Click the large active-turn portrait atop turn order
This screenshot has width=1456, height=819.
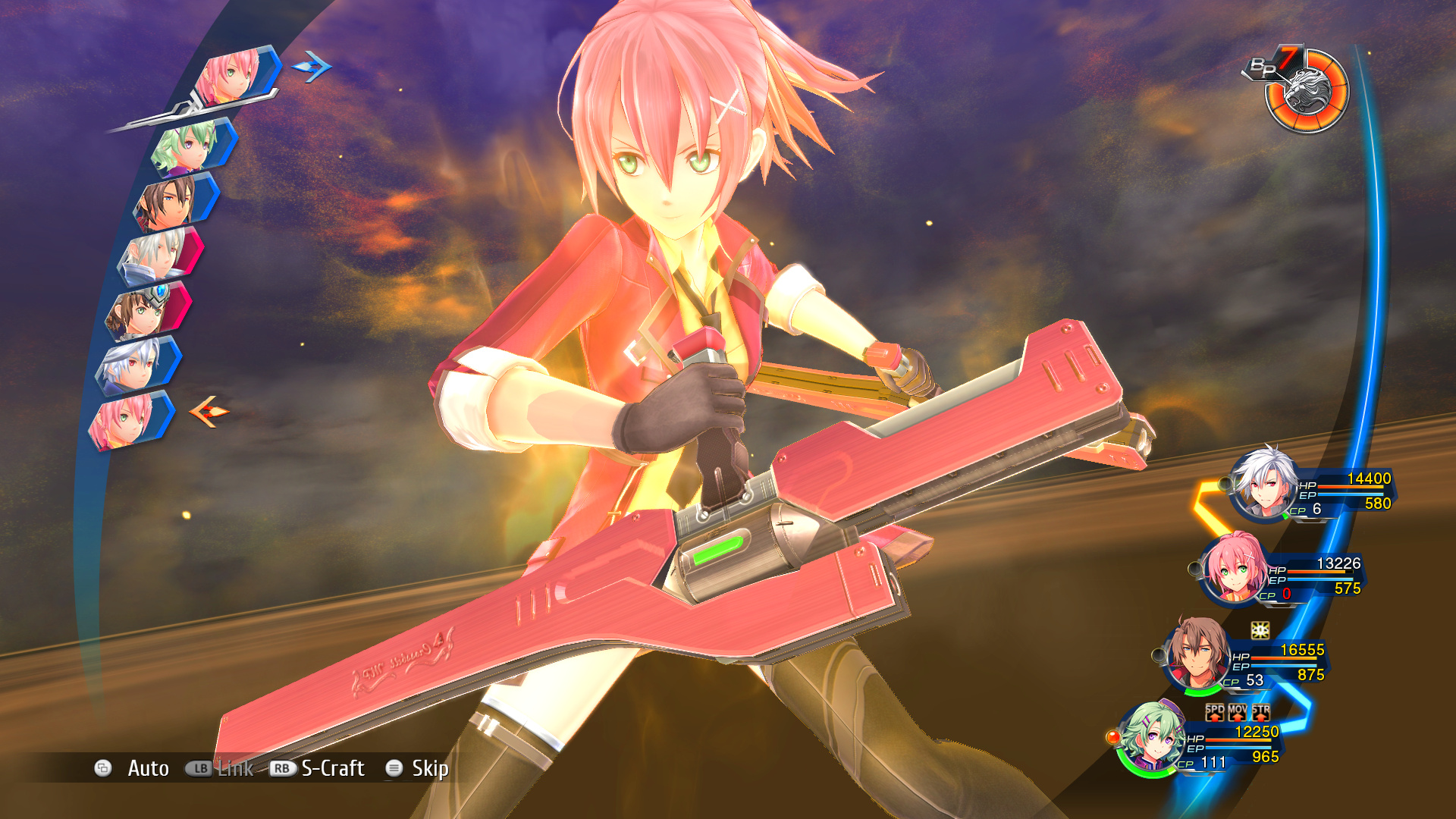point(231,76)
